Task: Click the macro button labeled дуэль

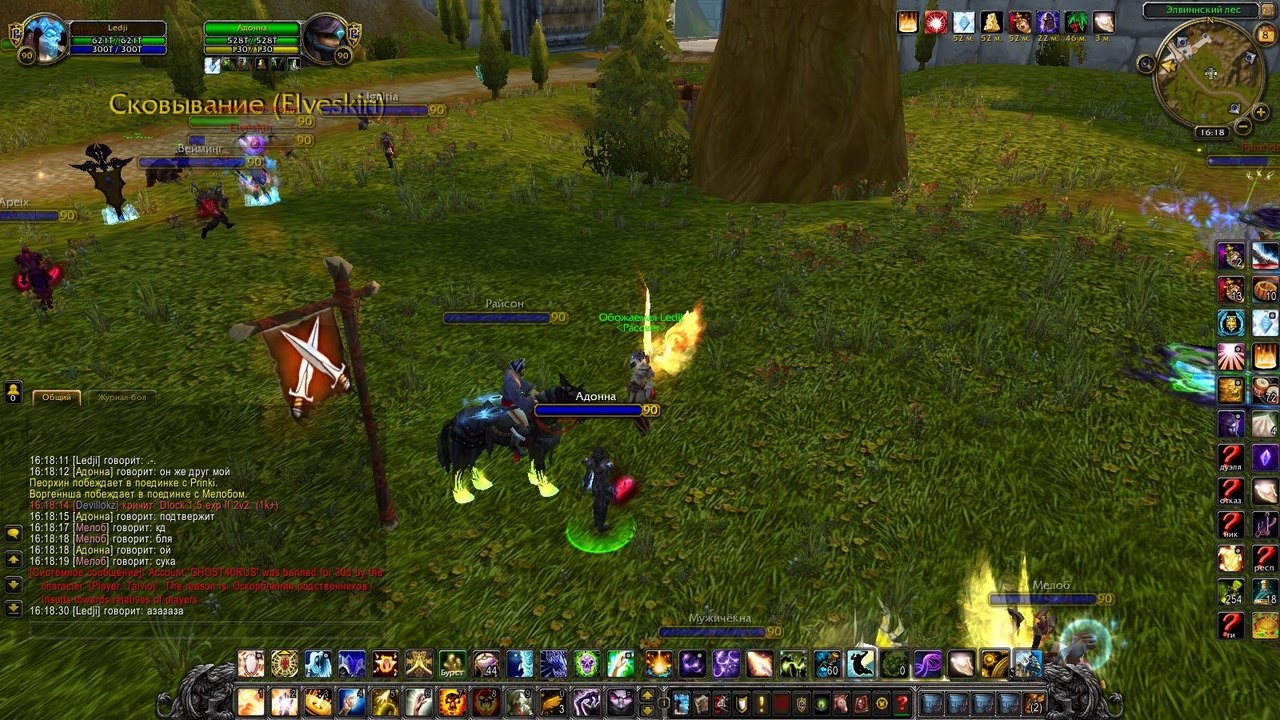Action: coord(1231,459)
